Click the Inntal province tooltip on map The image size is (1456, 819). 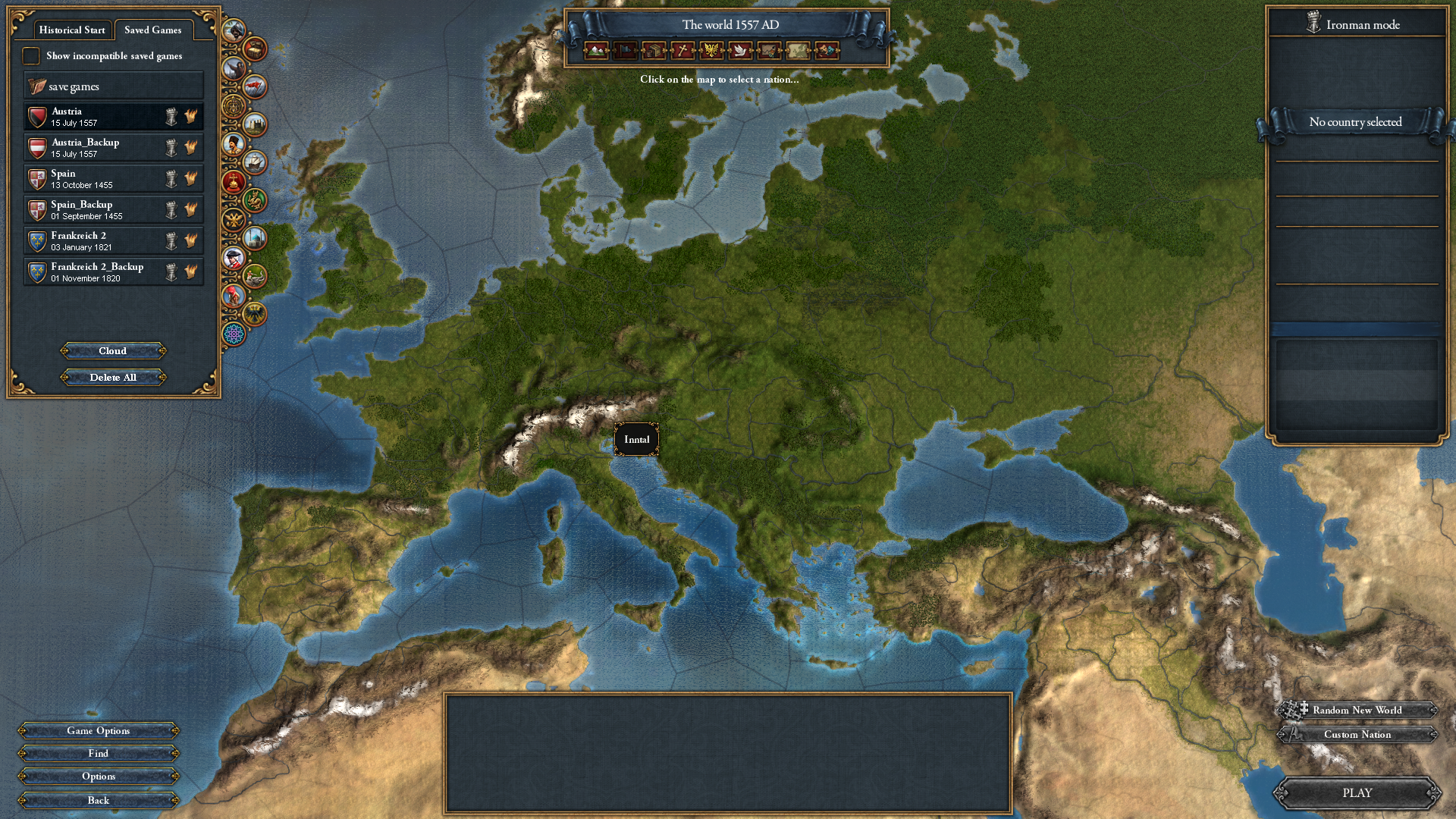pyautogui.click(x=636, y=438)
